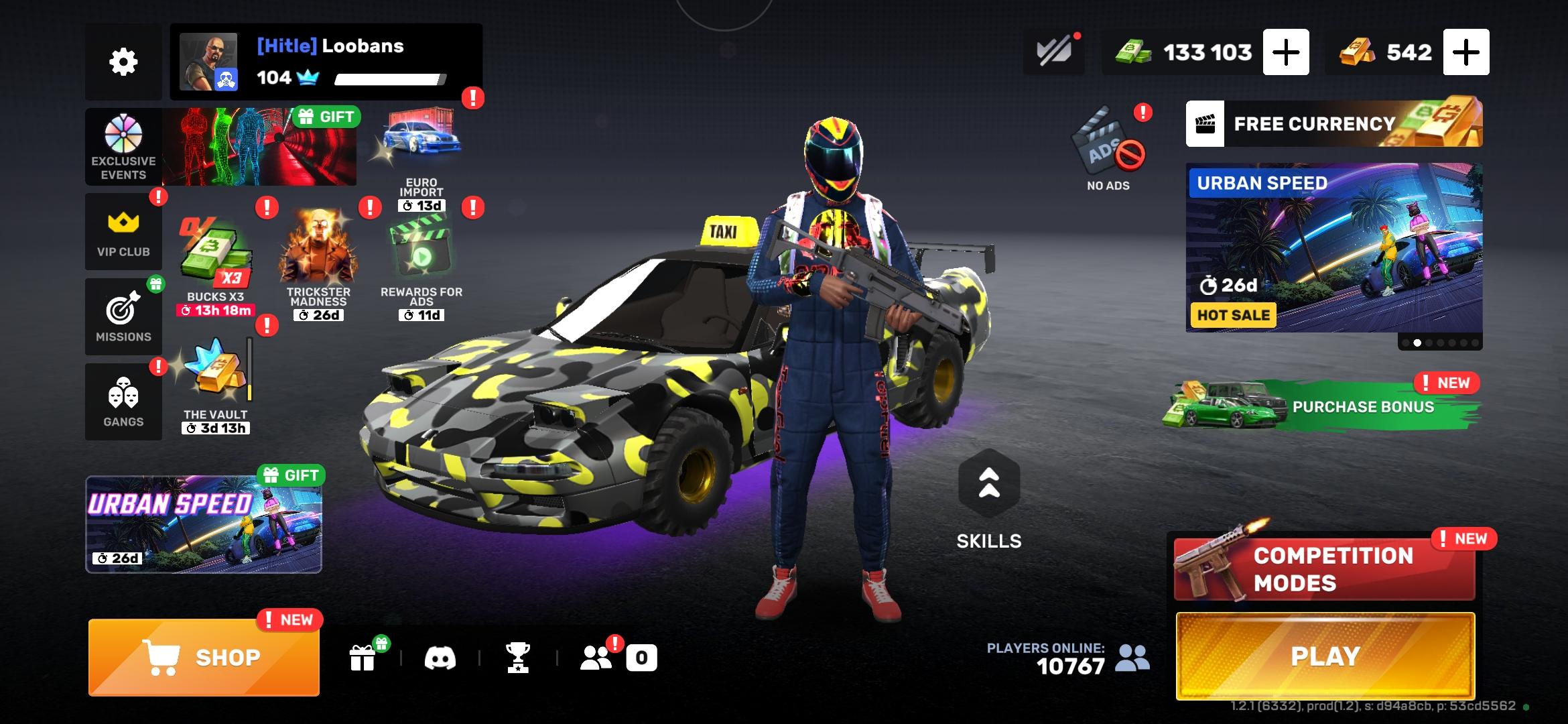Screen dimensions: 1568x724
Task: Open the Trickster Madness event
Action: pyautogui.click(x=318, y=263)
